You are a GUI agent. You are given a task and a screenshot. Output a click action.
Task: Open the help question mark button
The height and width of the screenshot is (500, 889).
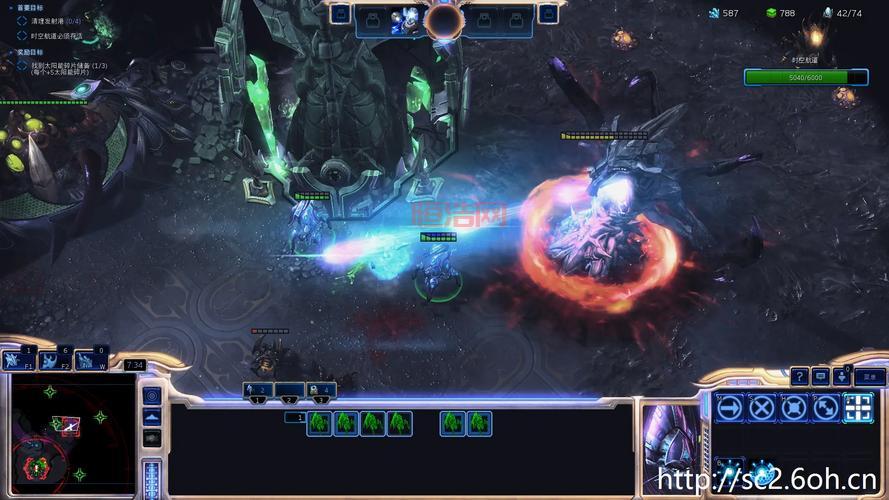pos(800,376)
